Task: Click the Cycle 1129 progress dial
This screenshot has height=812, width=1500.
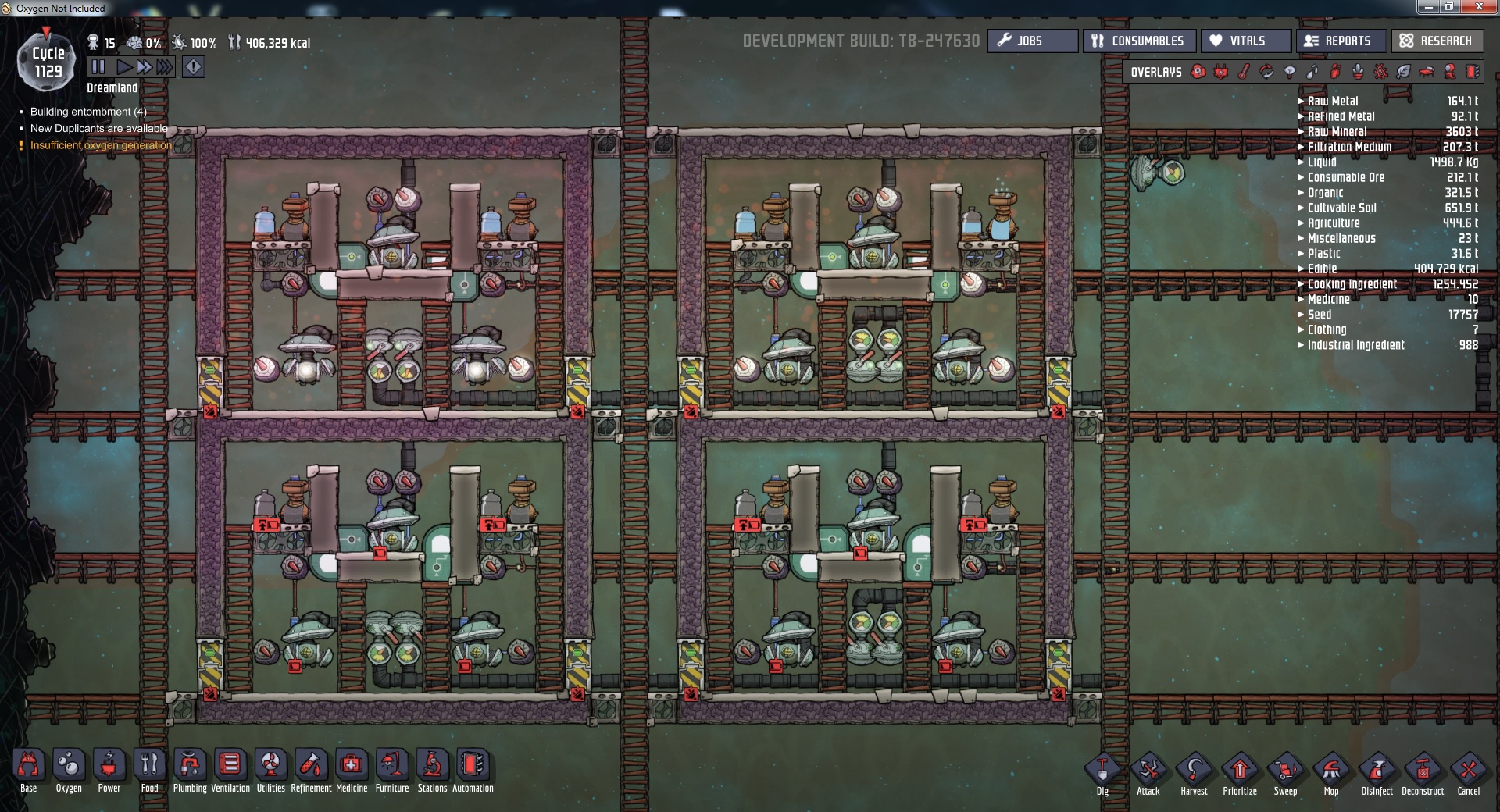Action: (x=47, y=61)
